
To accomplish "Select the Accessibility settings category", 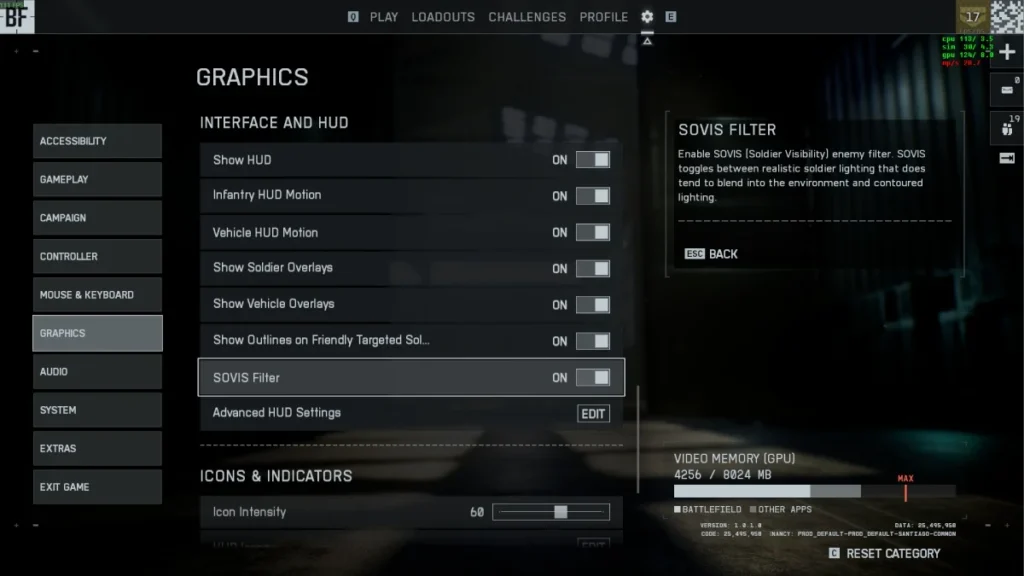I will [x=97, y=141].
